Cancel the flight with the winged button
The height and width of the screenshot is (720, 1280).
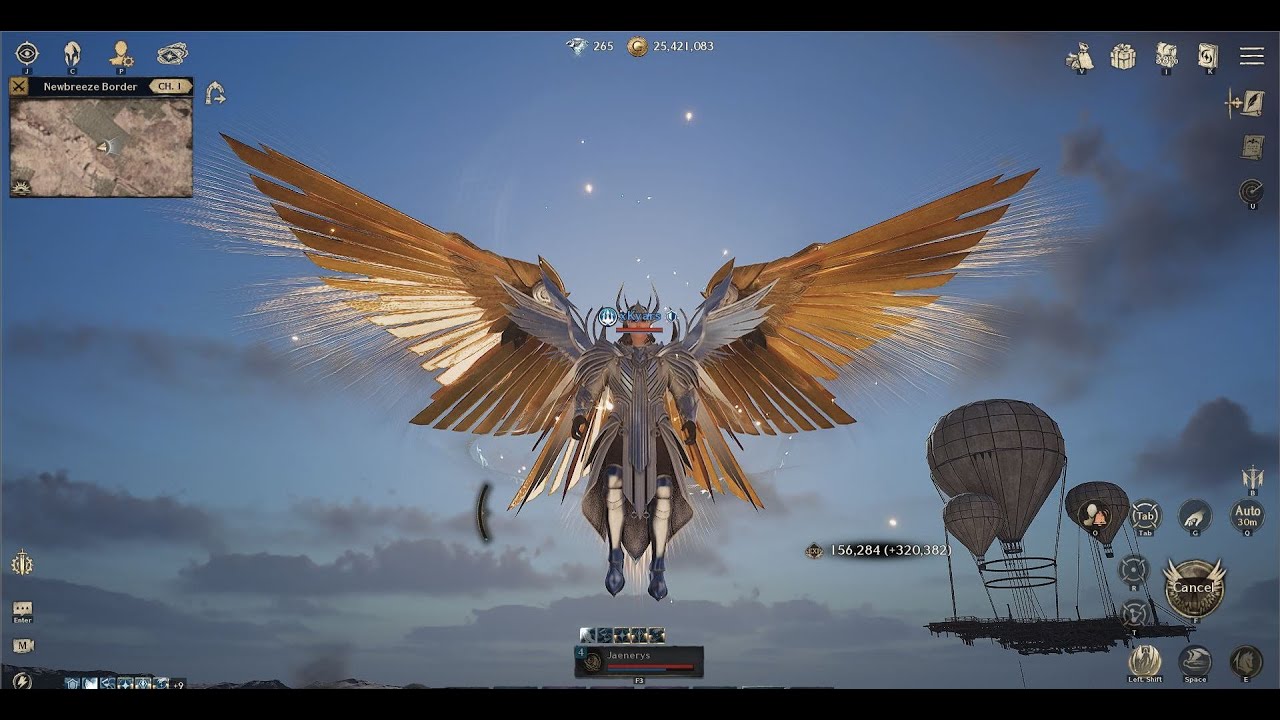[1193, 587]
